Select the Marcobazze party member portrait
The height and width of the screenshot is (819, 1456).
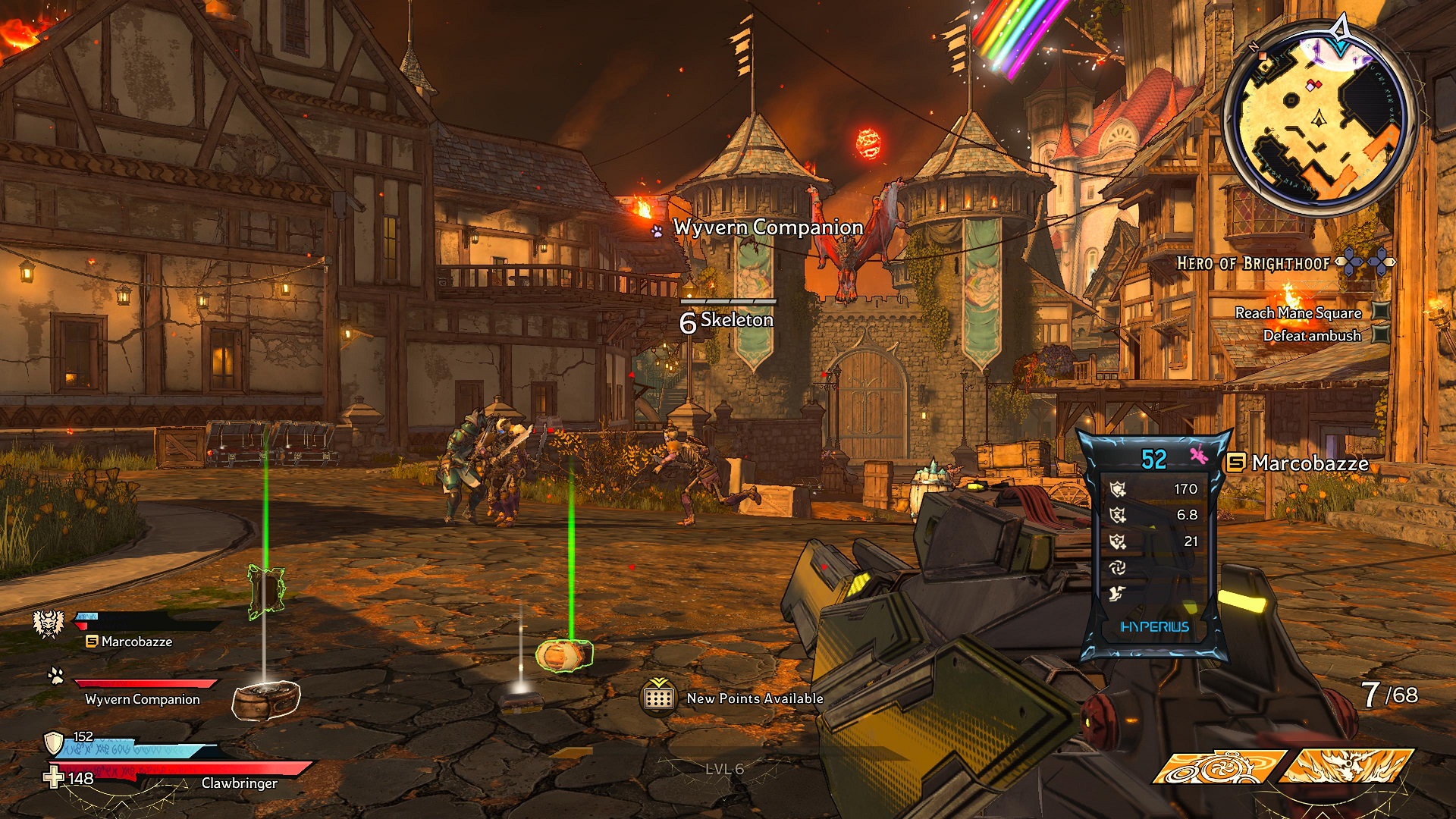pyautogui.click(x=49, y=624)
